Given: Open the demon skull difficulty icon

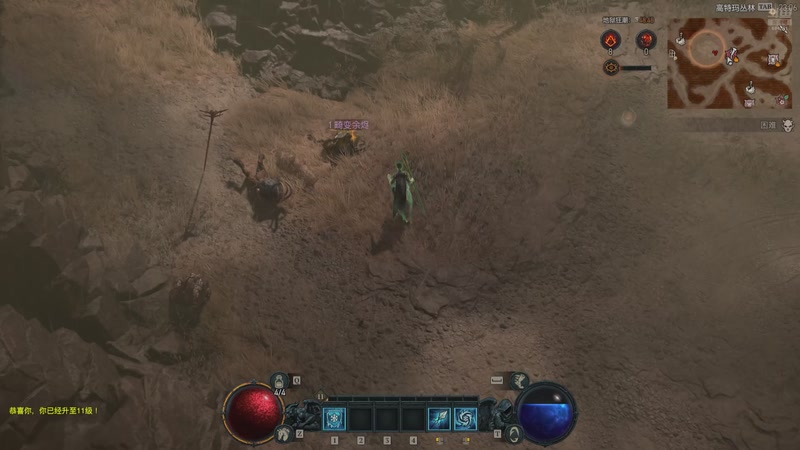Looking at the screenshot, I should [x=787, y=126].
